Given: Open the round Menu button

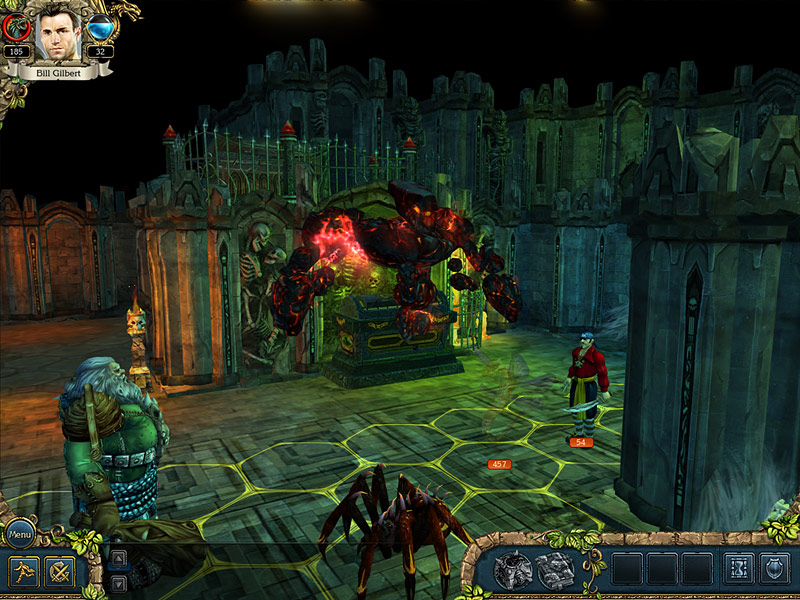Looking at the screenshot, I should (x=21, y=535).
